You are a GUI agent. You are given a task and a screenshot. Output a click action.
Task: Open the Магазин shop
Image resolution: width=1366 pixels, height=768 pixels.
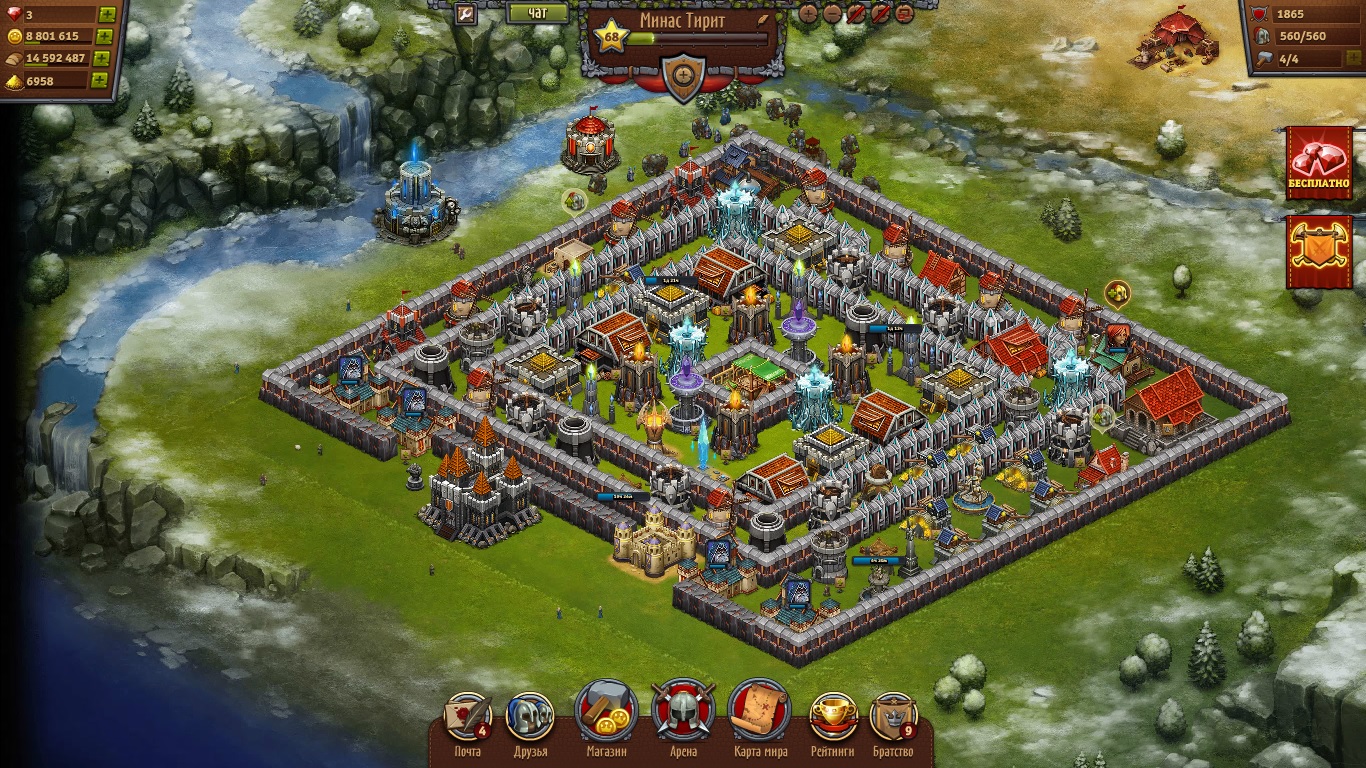pos(607,714)
